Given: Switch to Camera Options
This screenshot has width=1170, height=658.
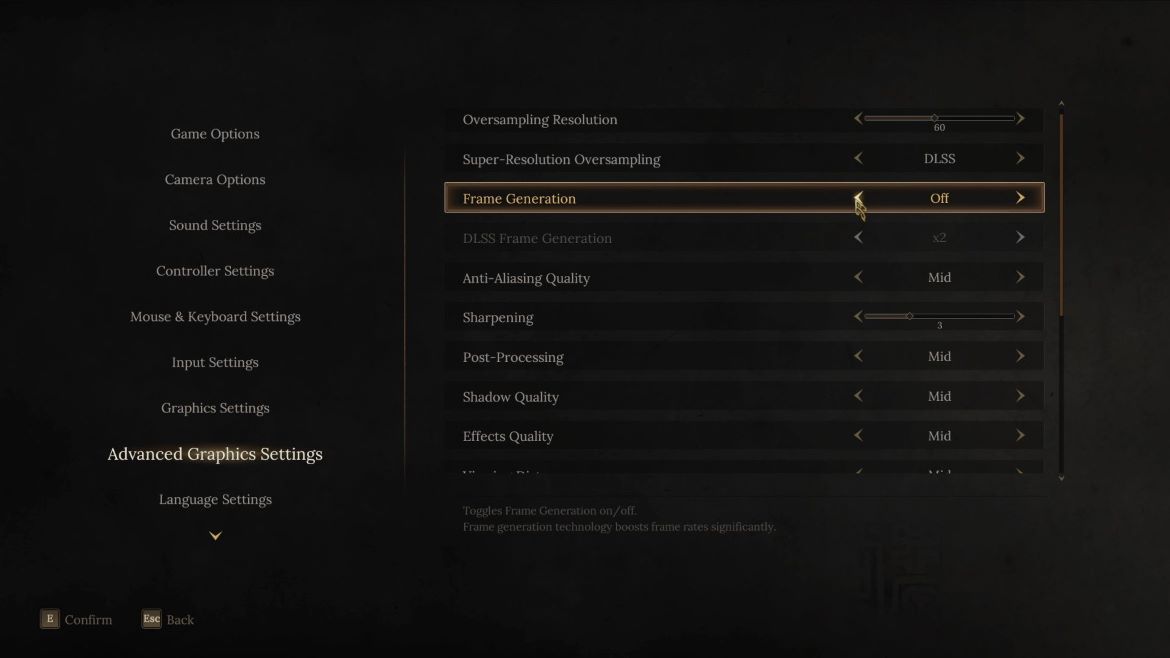Looking at the screenshot, I should [215, 180].
